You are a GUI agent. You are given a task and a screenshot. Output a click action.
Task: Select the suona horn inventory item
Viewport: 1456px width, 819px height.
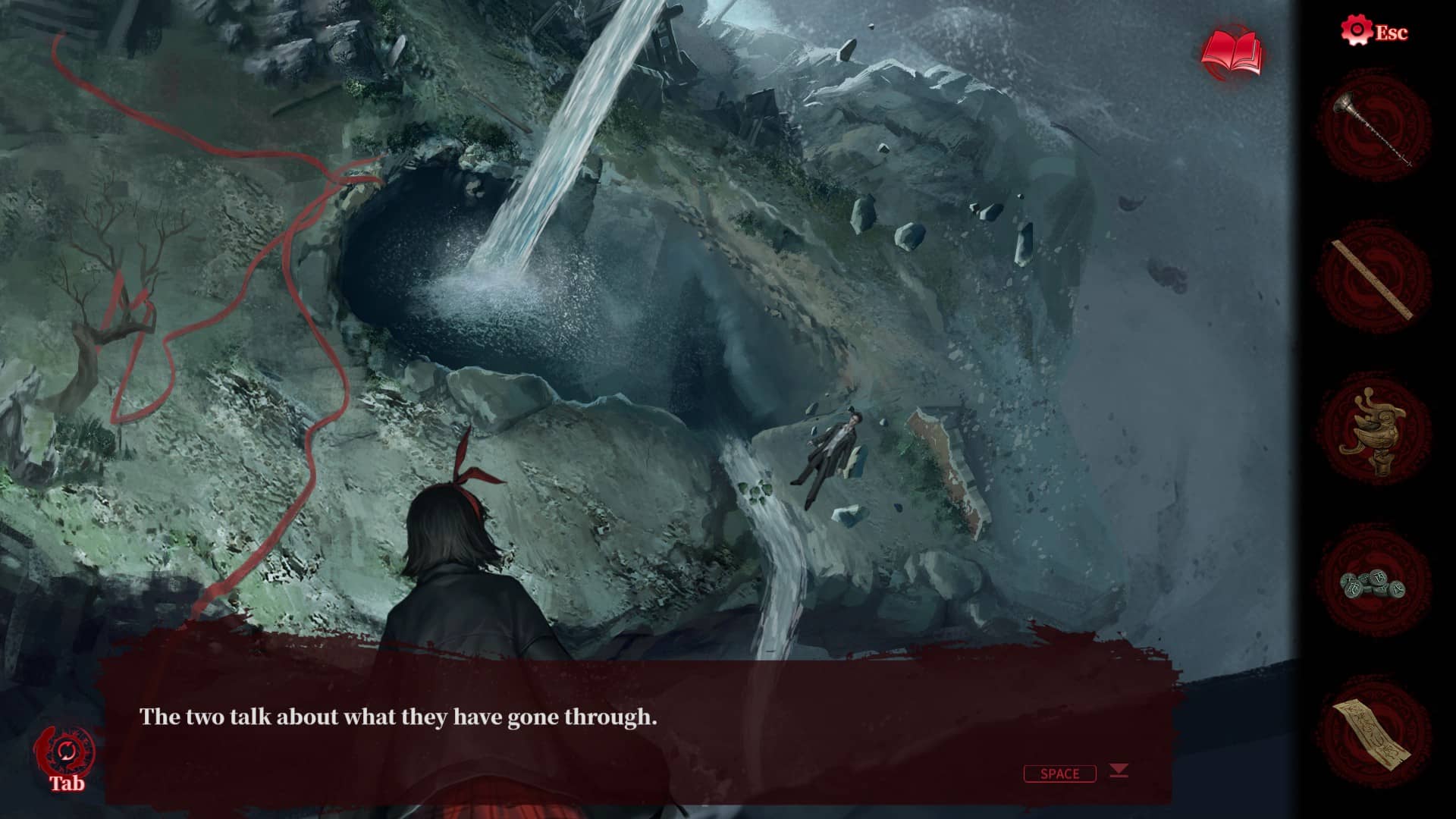(1373, 128)
